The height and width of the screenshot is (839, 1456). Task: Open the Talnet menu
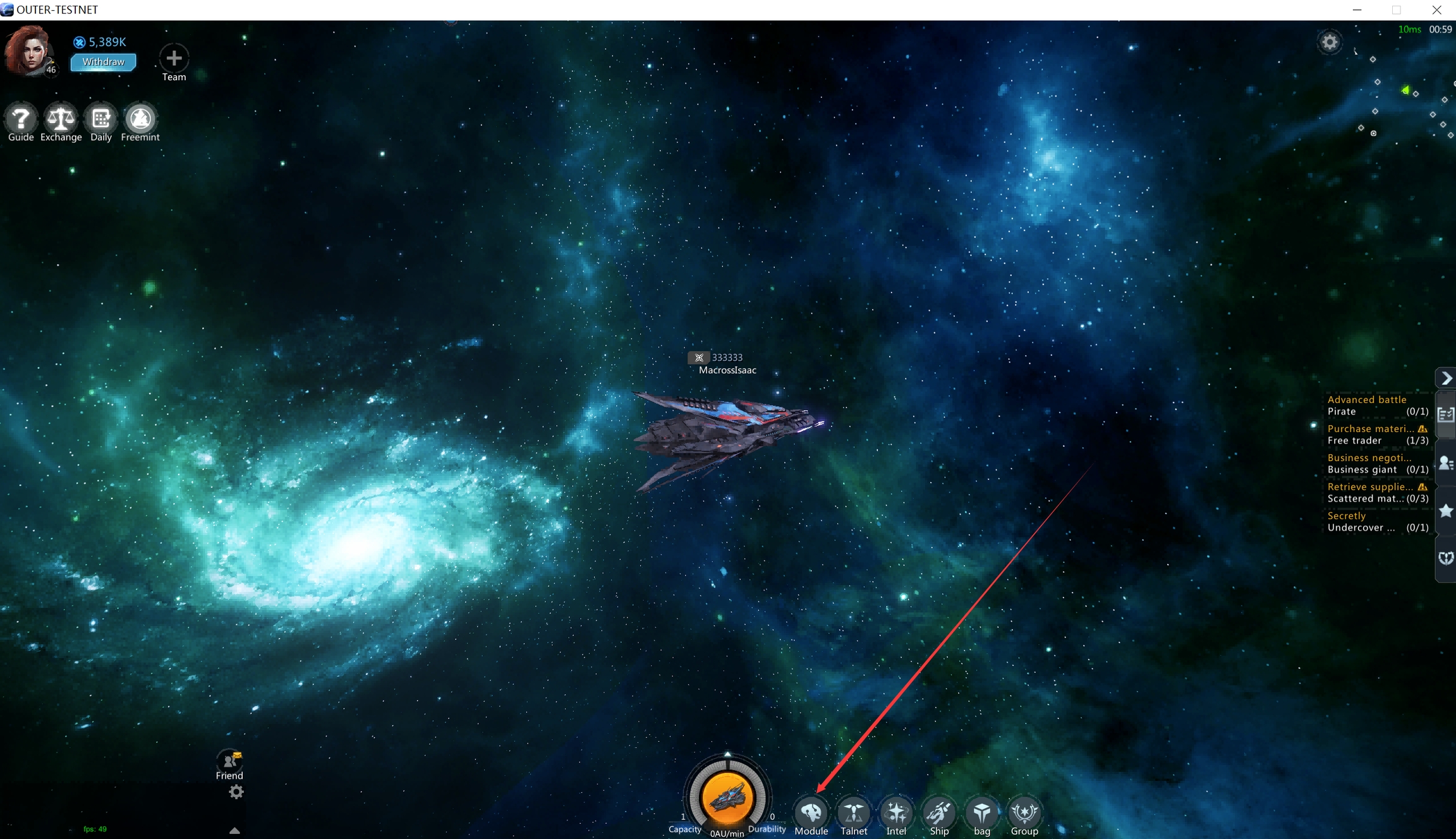853,813
